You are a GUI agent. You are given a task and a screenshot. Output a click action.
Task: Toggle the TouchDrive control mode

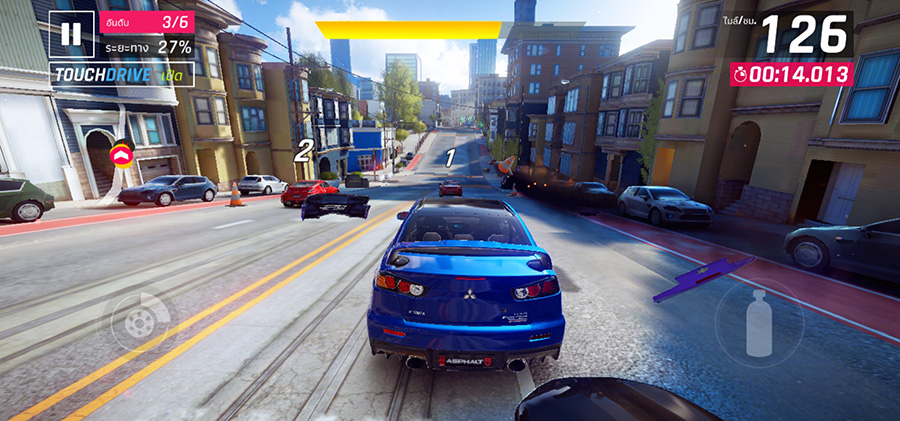[x=121, y=75]
